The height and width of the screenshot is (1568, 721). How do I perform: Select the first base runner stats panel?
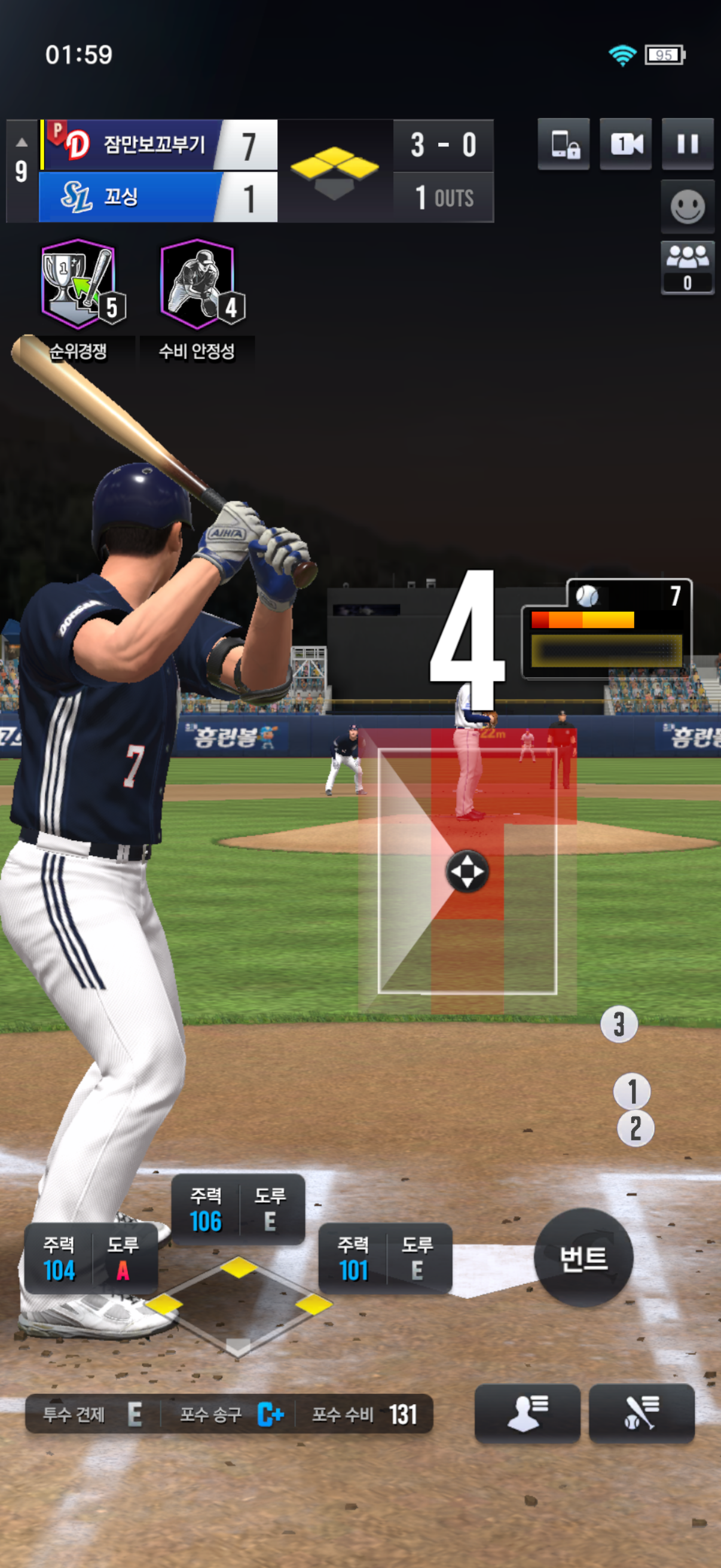tap(384, 1258)
